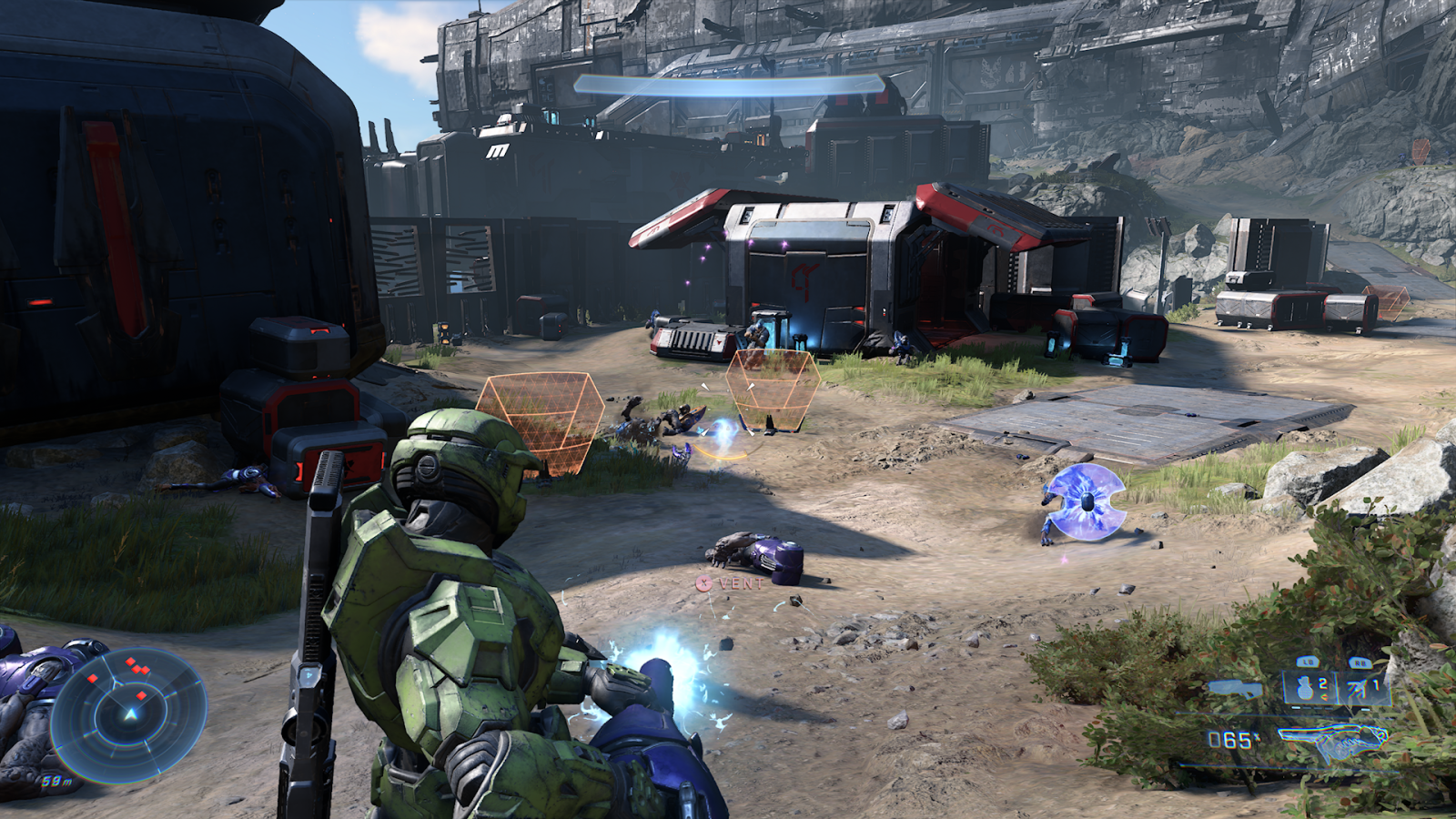The height and width of the screenshot is (819, 1456).
Task: Activate the grappleshot equipment slot
Action: [1361, 687]
